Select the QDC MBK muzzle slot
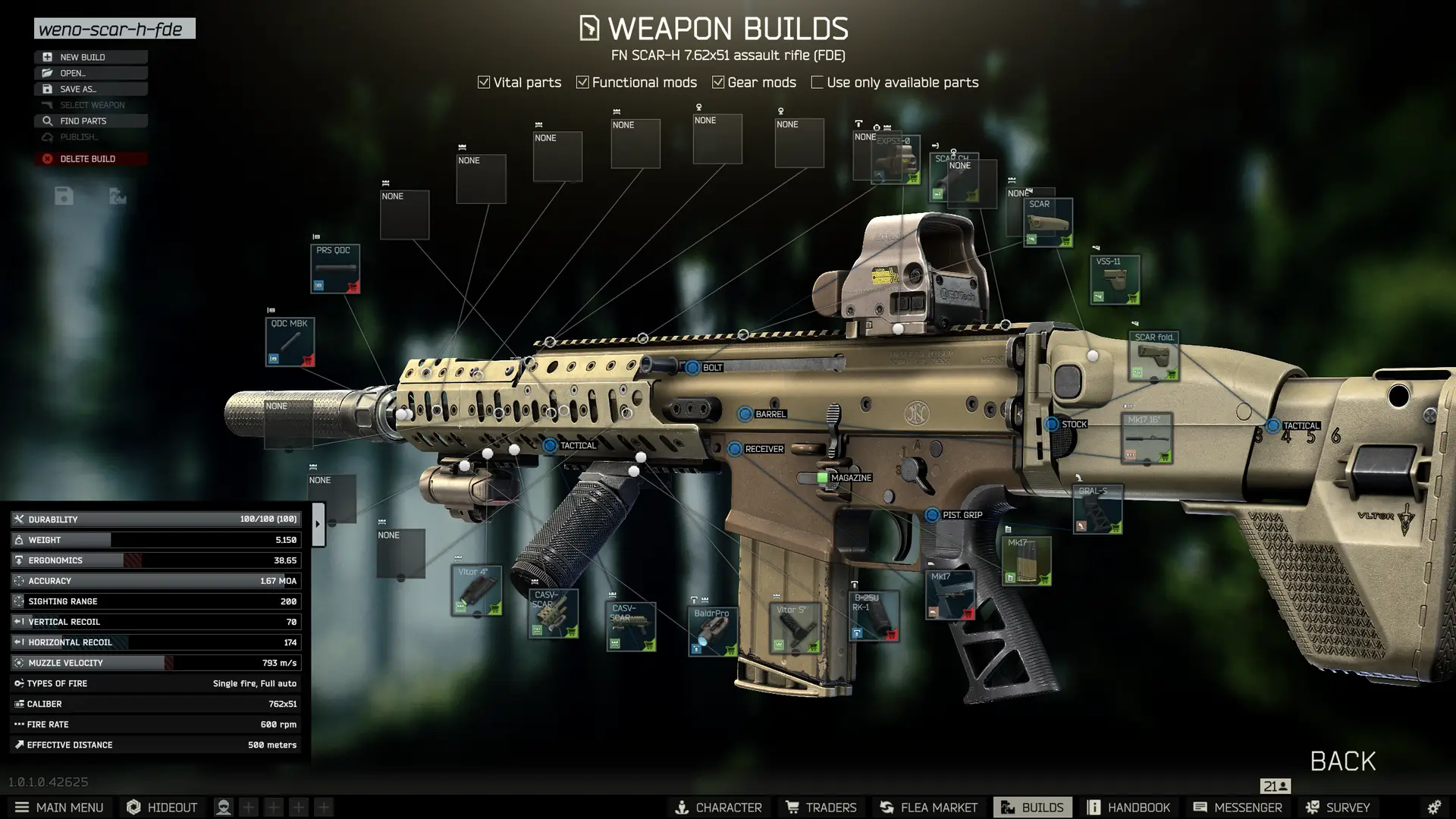Image resolution: width=1456 pixels, height=819 pixels. [290, 342]
